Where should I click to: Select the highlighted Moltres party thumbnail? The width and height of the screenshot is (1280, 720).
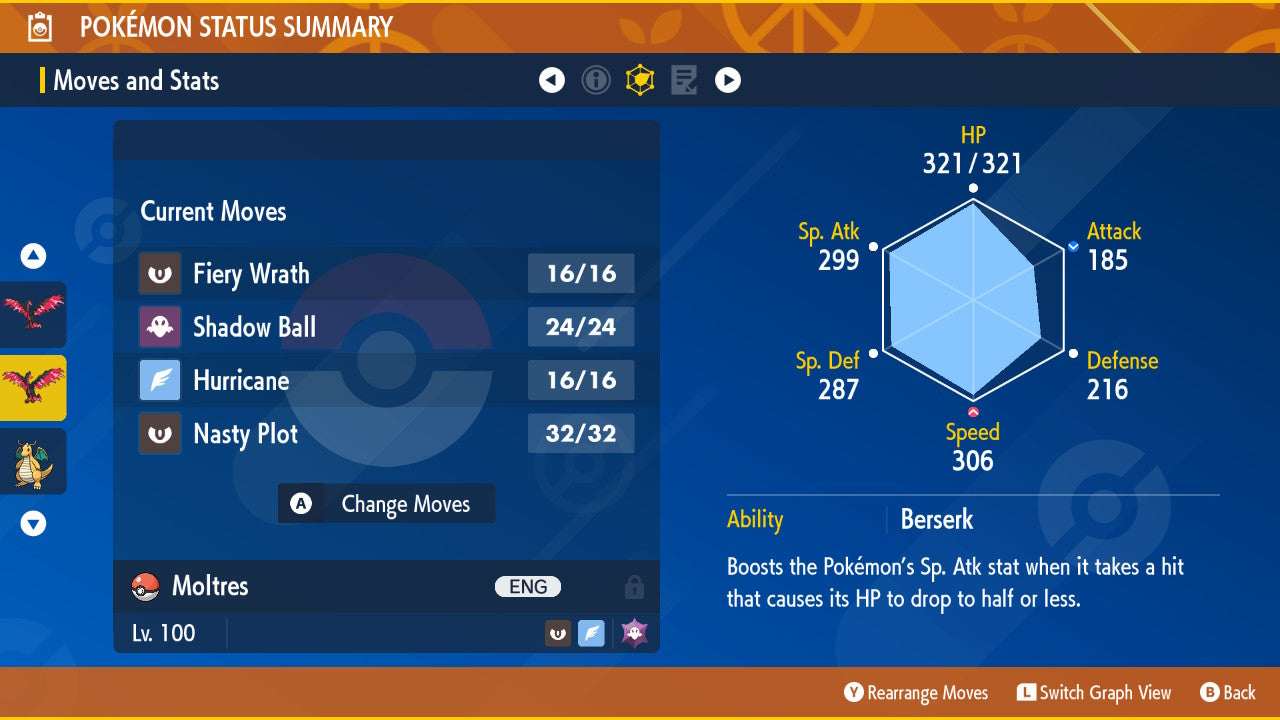click(x=33, y=388)
